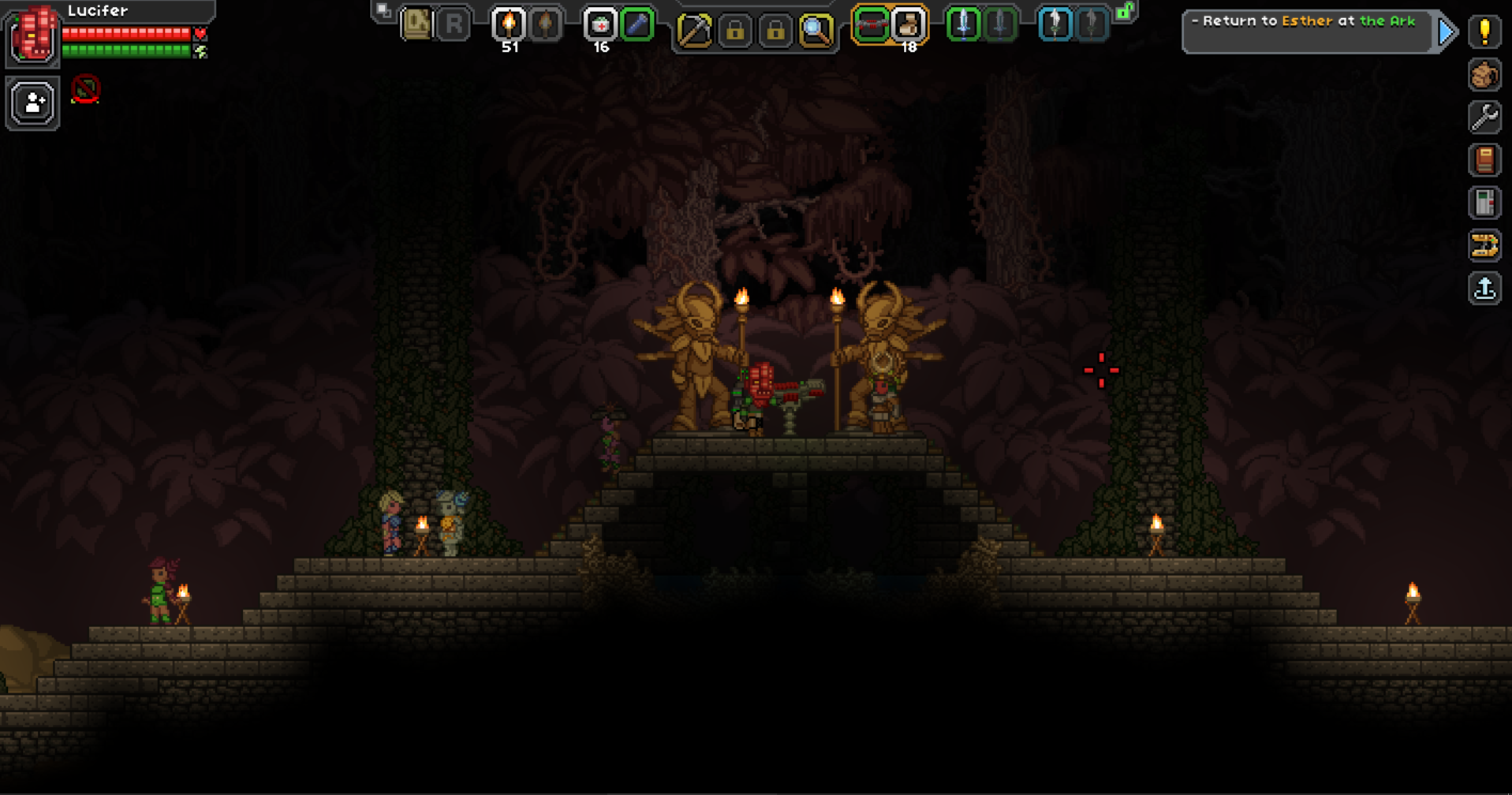Expand quest tracker with the blue arrow
The height and width of the screenshot is (795, 1512).
pyautogui.click(x=1447, y=32)
